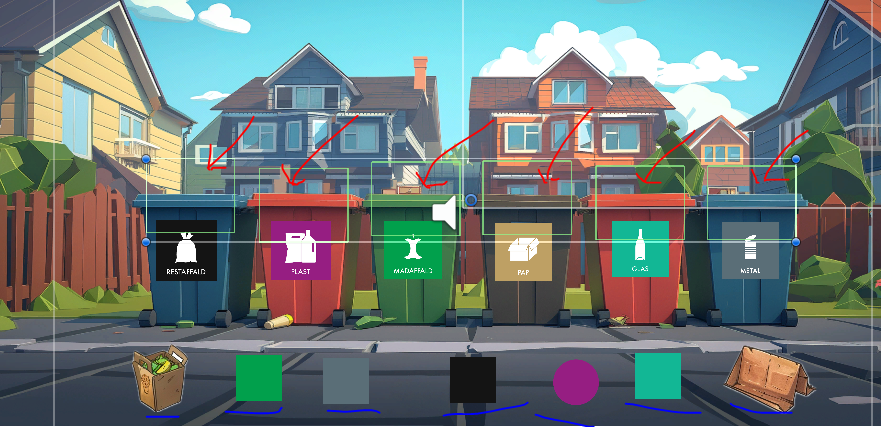Select the gray Metal bin label
Viewport: 881px width, 427px height.
[750, 251]
